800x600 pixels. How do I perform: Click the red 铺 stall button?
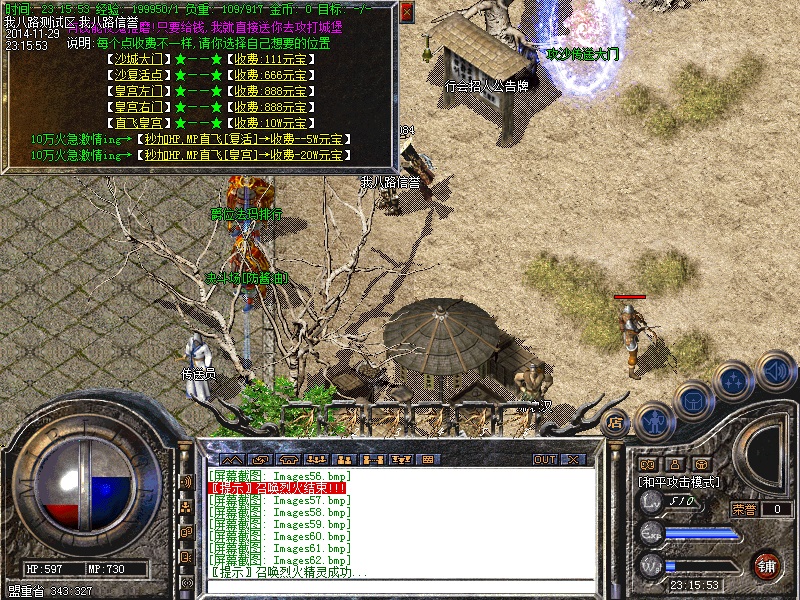tap(766, 565)
